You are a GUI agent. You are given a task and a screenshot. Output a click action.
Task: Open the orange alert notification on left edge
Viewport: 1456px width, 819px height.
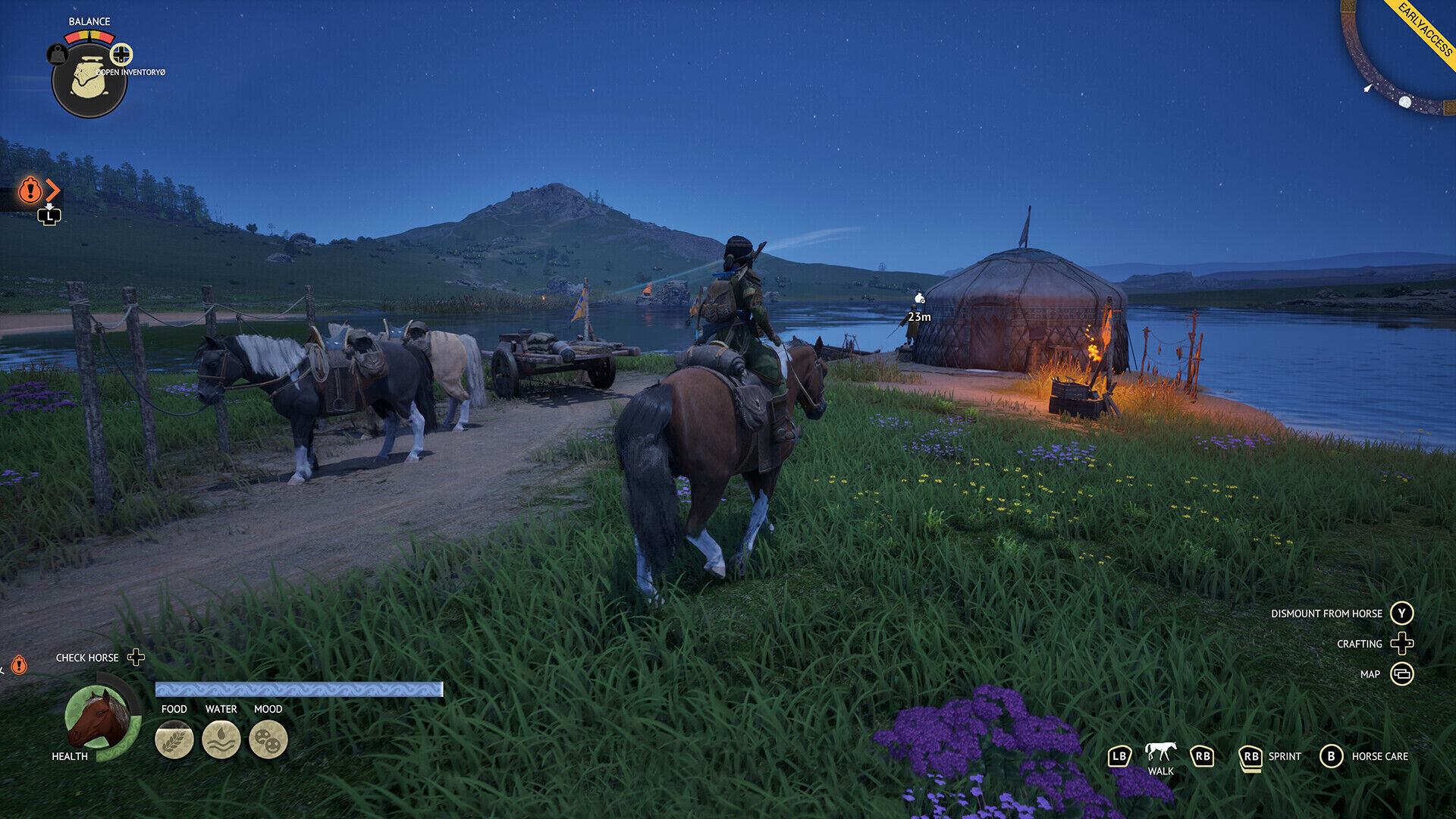[30, 190]
